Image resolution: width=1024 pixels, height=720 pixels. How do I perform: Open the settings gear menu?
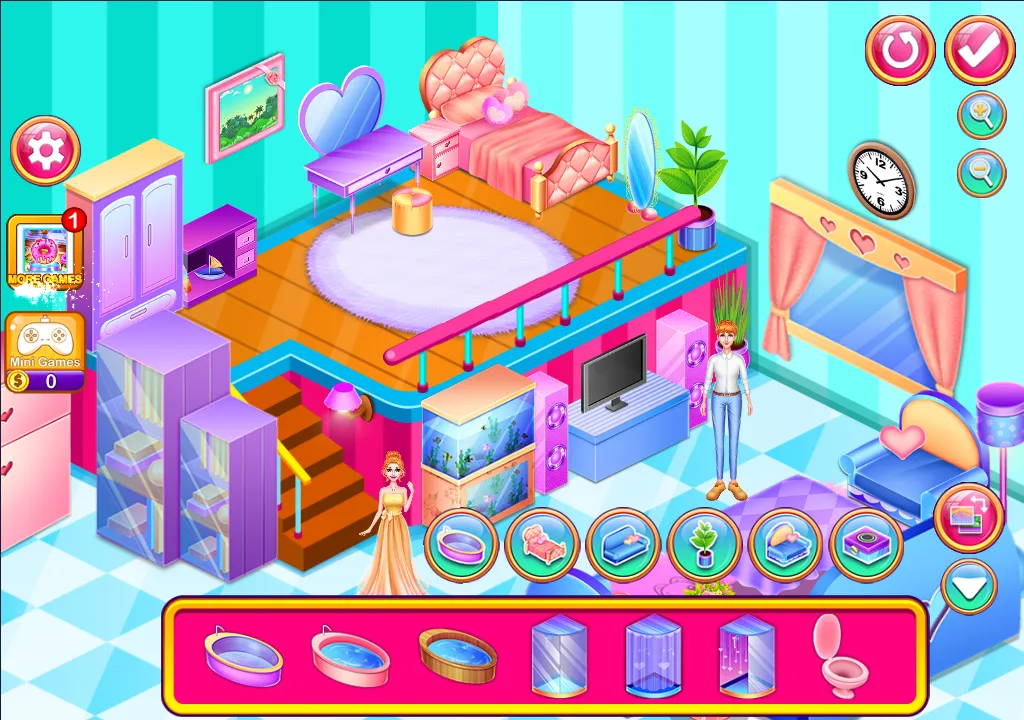pos(45,151)
